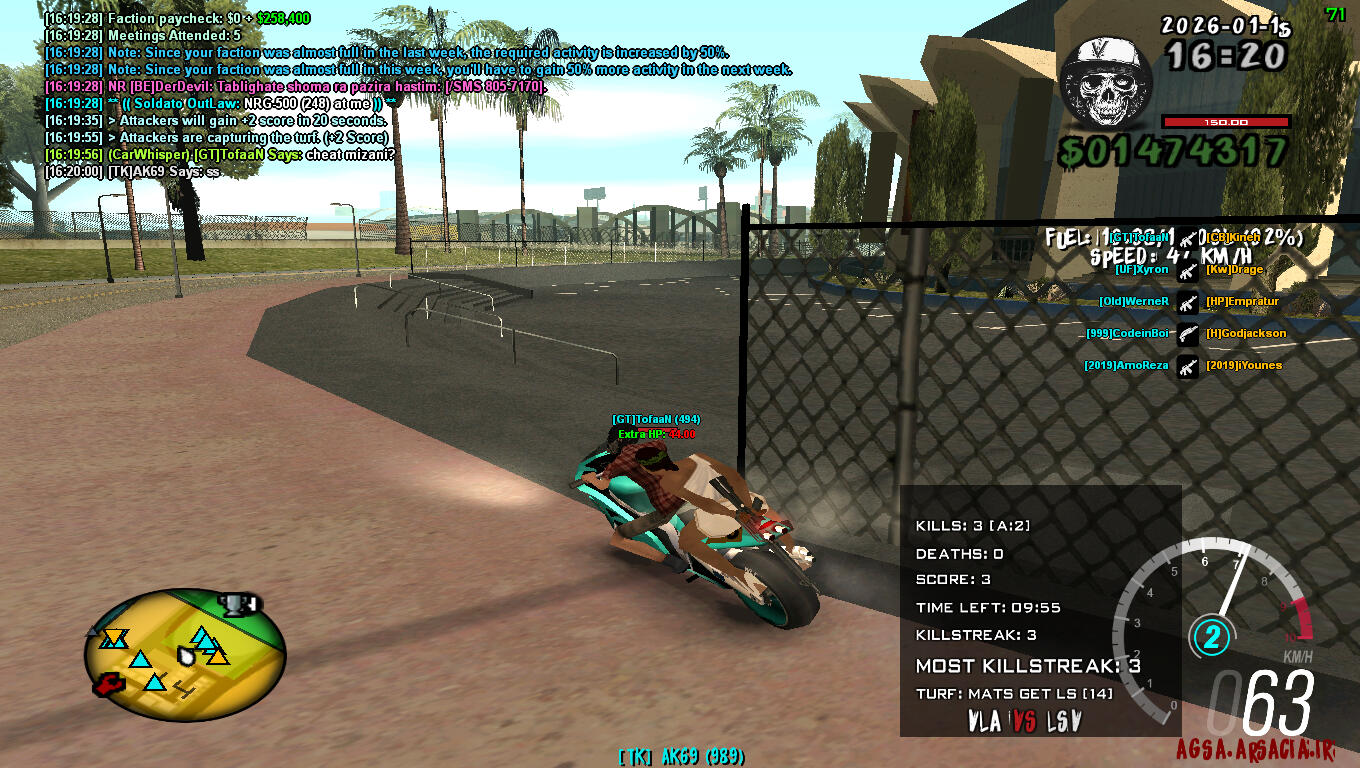
Task: Select the [2019]iYounes victim name
Action: click(1244, 365)
